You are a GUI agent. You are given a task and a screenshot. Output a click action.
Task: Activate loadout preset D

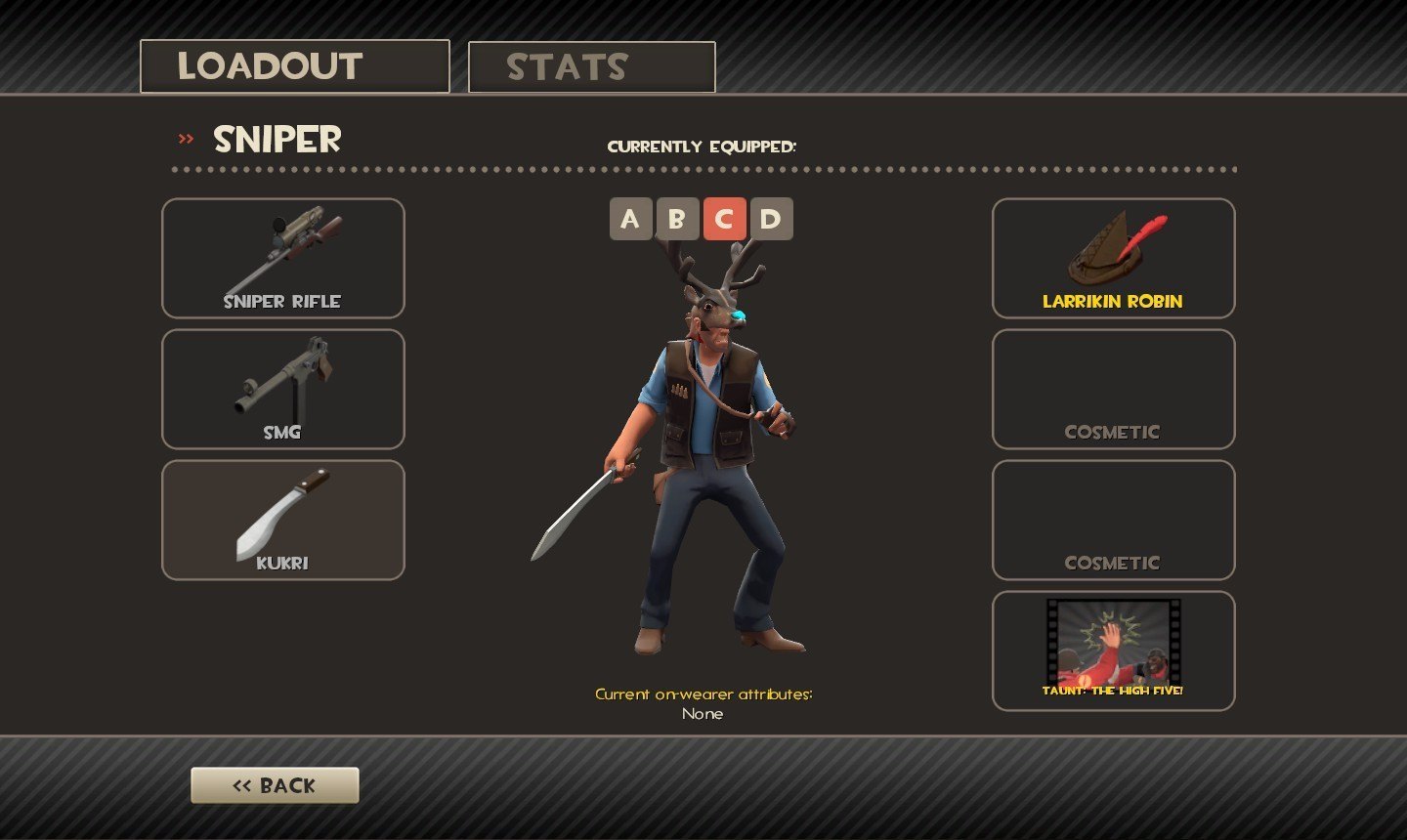[x=771, y=219]
